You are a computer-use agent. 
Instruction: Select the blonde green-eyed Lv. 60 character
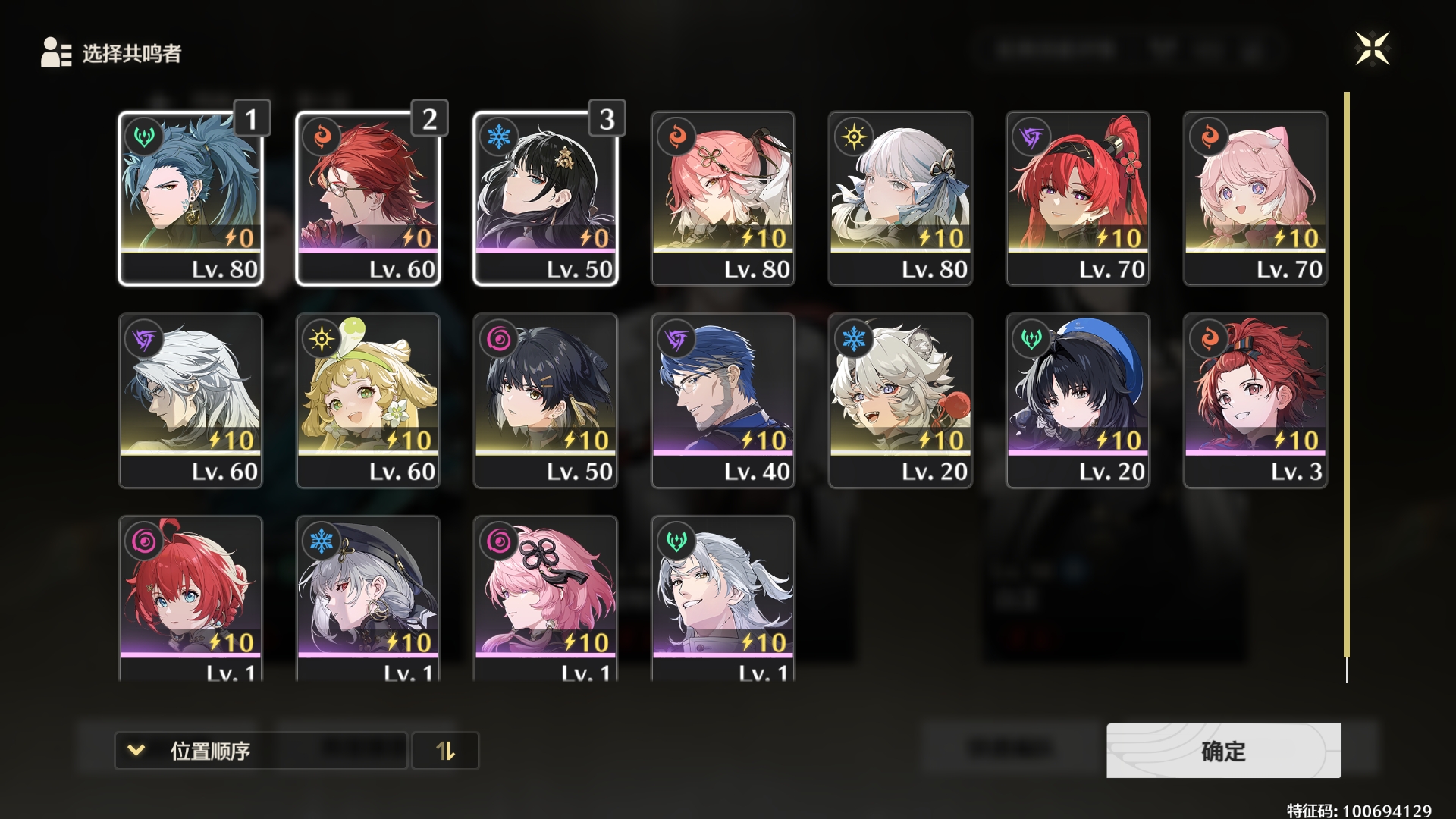(368, 400)
